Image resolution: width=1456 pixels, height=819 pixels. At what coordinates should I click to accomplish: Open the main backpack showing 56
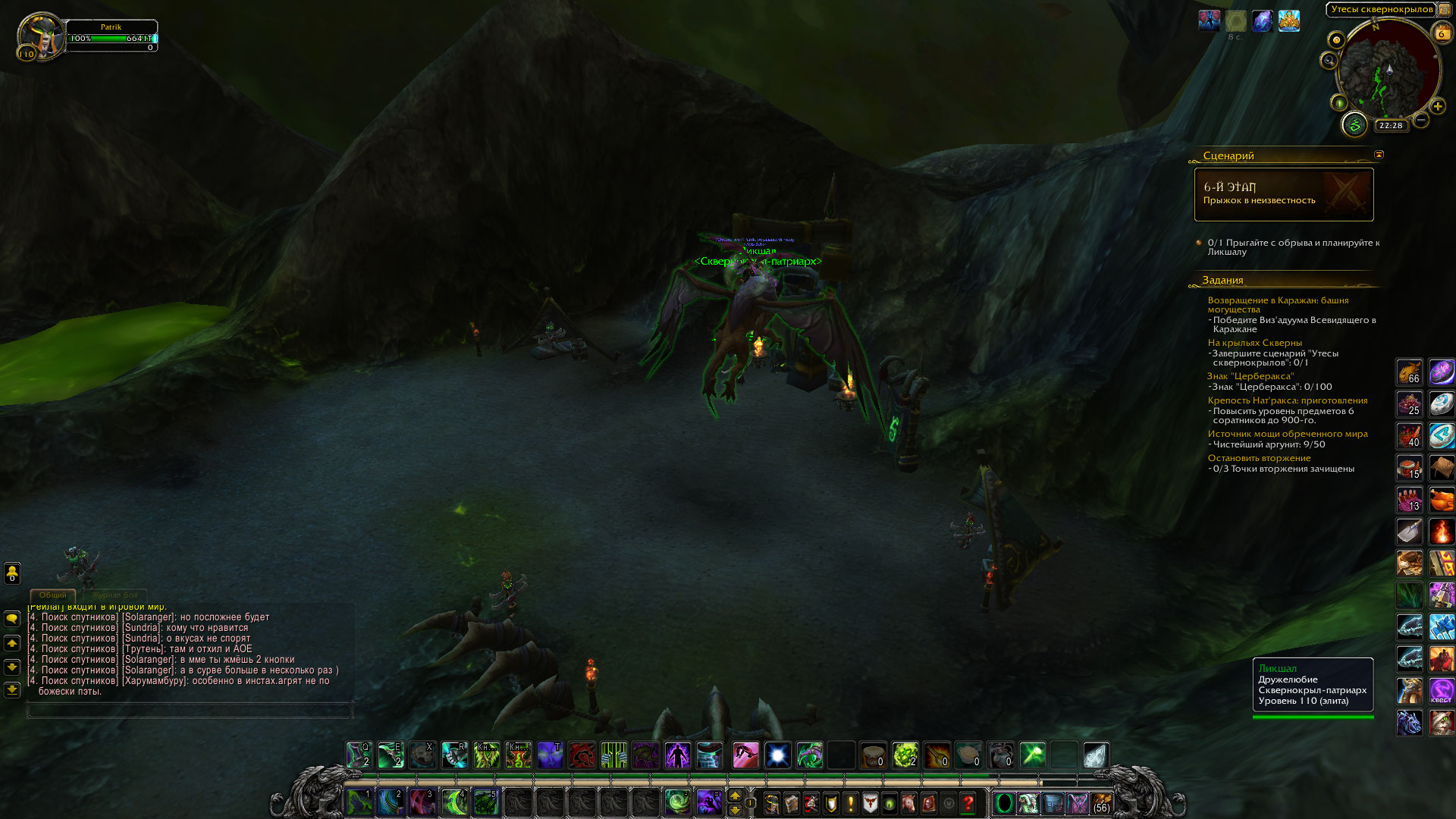click(1101, 803)
